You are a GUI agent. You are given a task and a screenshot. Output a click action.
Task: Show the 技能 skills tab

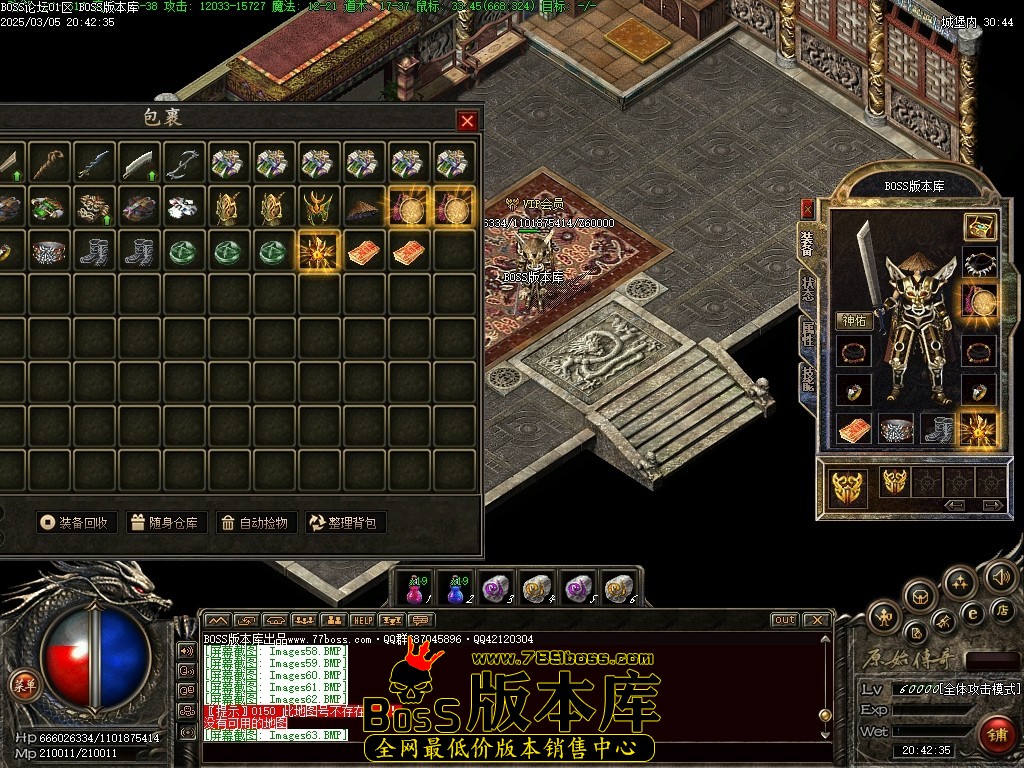coord(807,378)
